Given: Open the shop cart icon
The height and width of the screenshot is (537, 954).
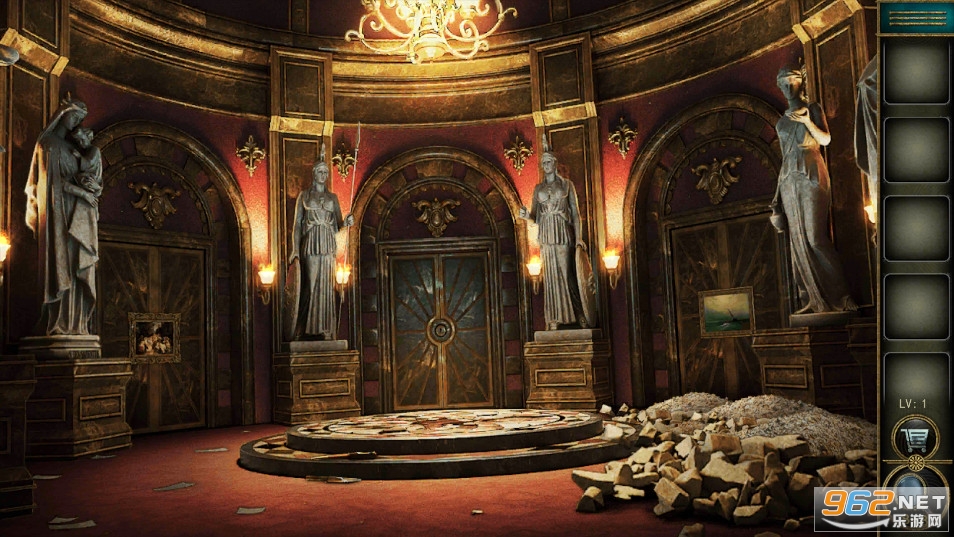Looking at the screenshot, I should [914, 437].
